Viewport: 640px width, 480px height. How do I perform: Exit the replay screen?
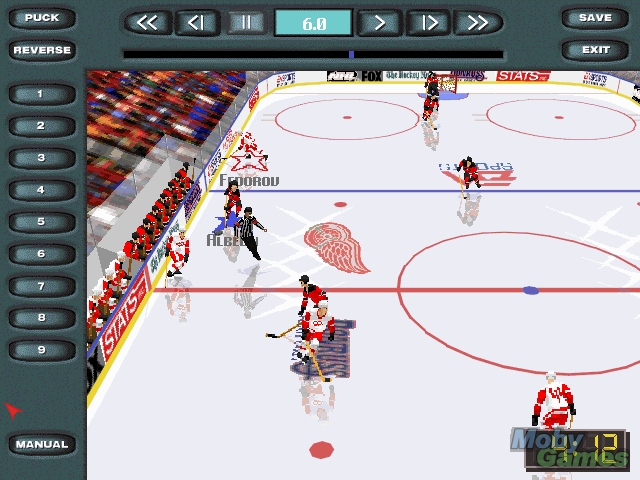coord(595,50)
